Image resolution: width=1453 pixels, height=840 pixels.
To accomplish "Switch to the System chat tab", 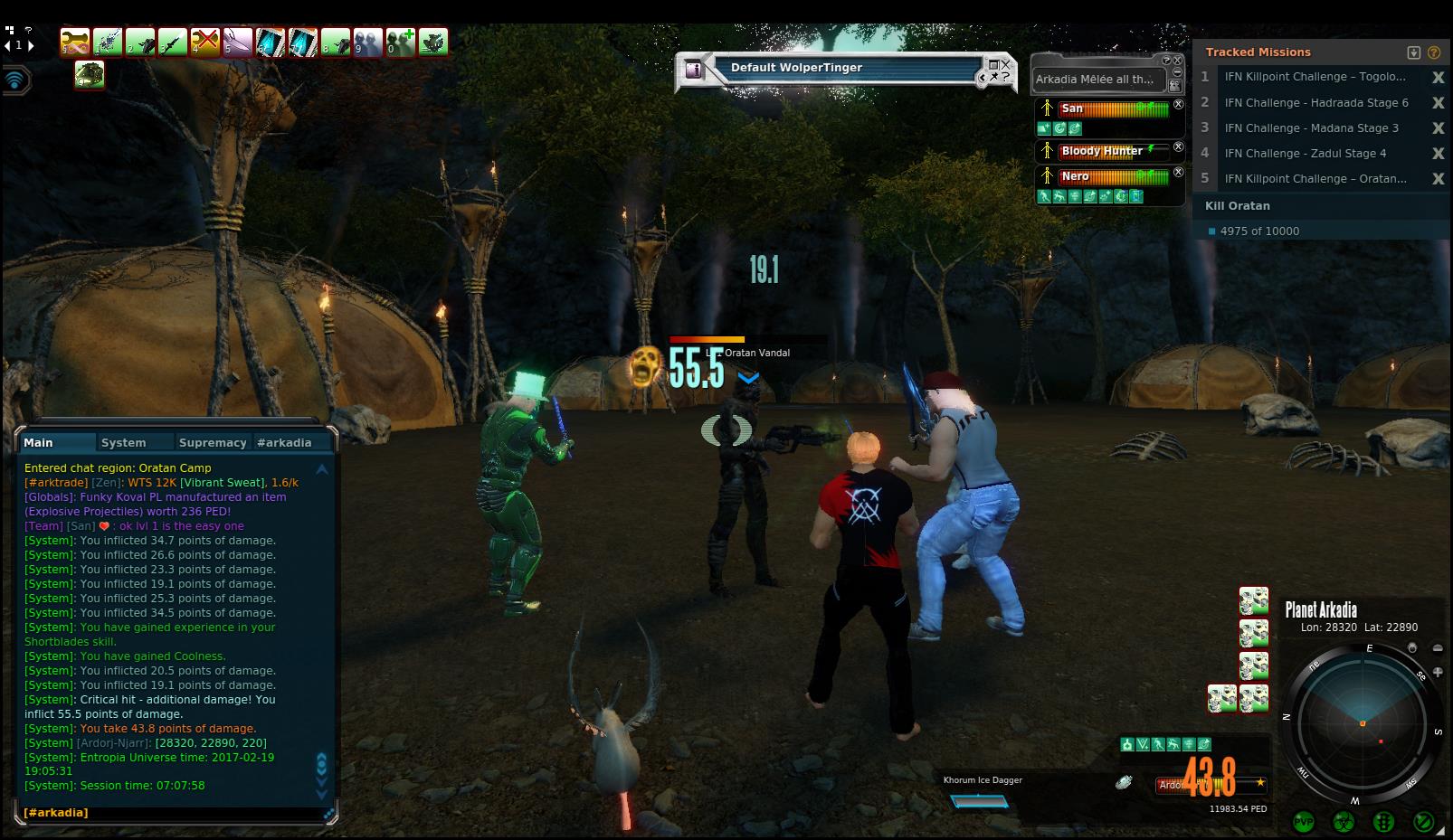I will point(124,442).
